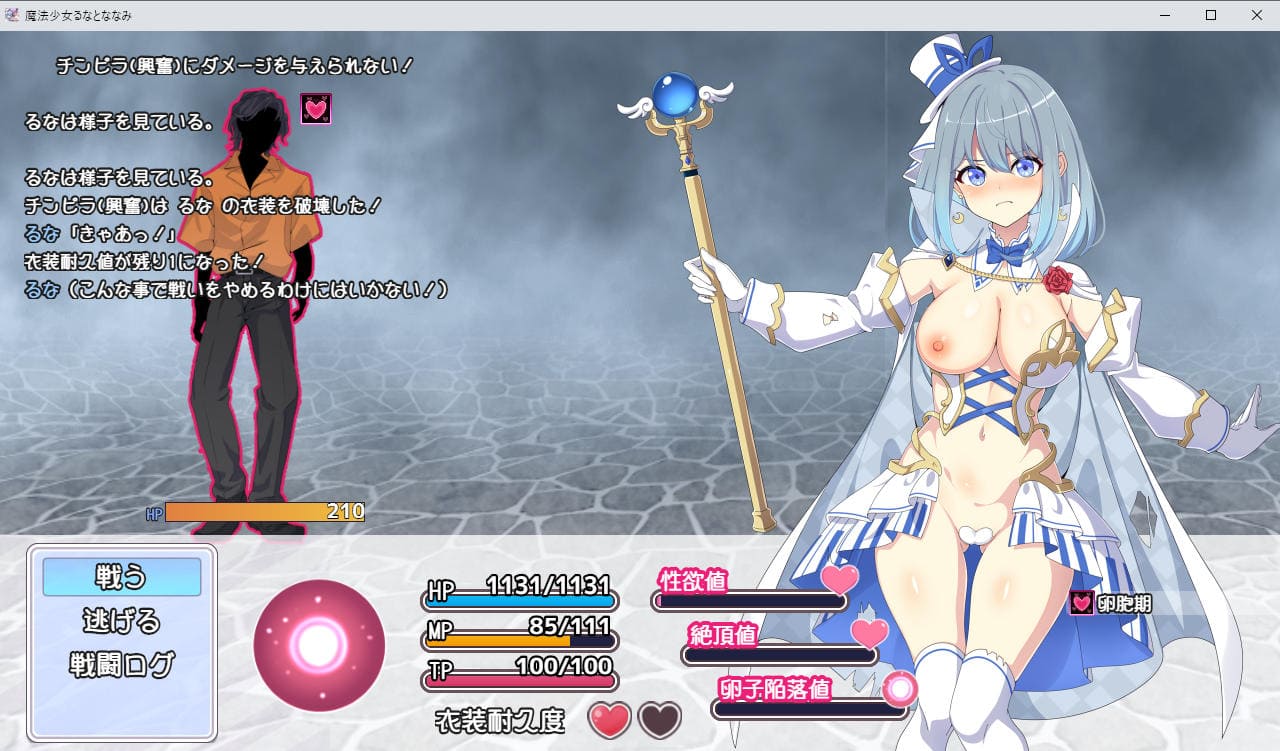Maximize the game window

[x=1210, y=15]
